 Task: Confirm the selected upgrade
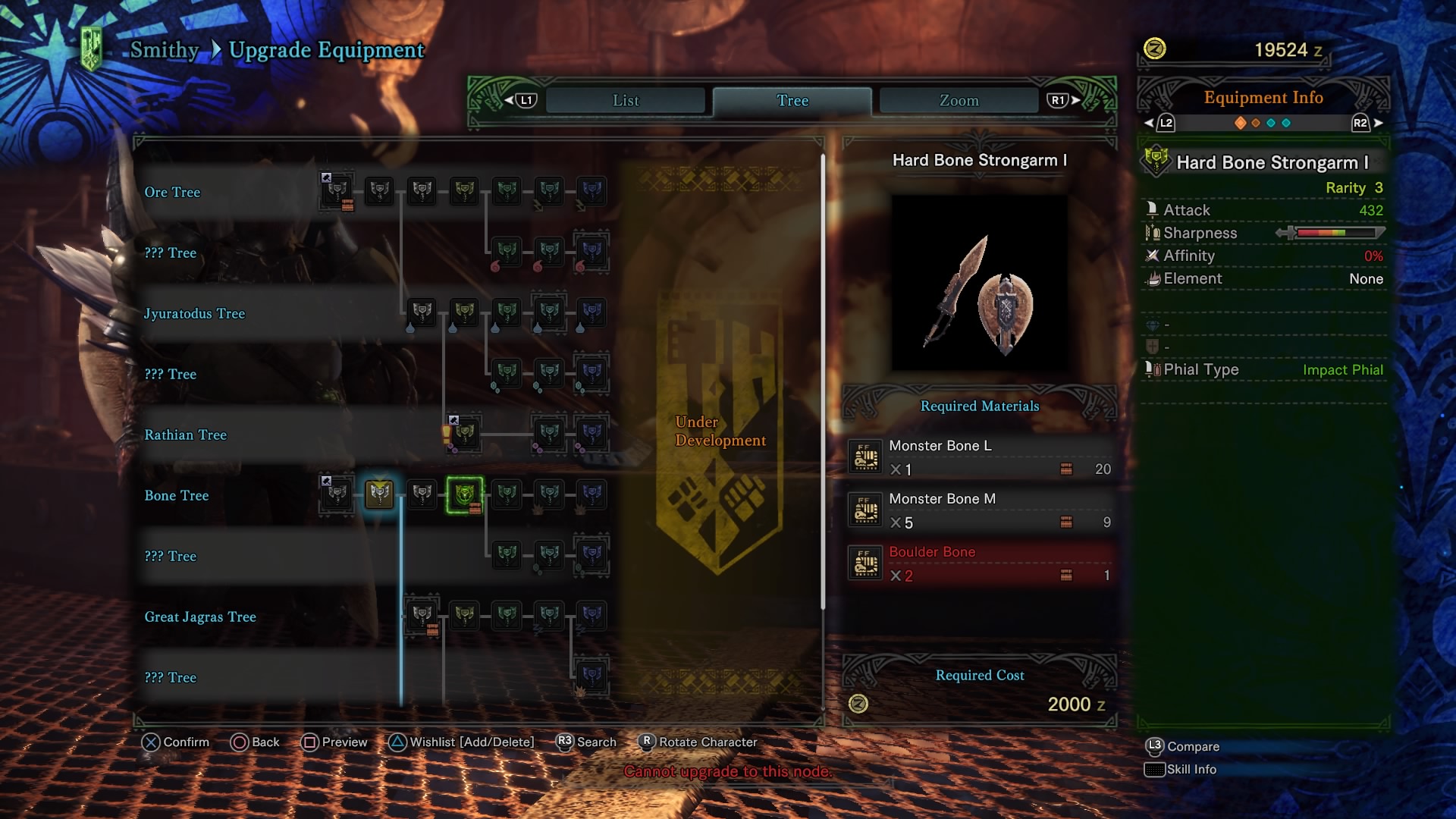(x=175, y=742)
